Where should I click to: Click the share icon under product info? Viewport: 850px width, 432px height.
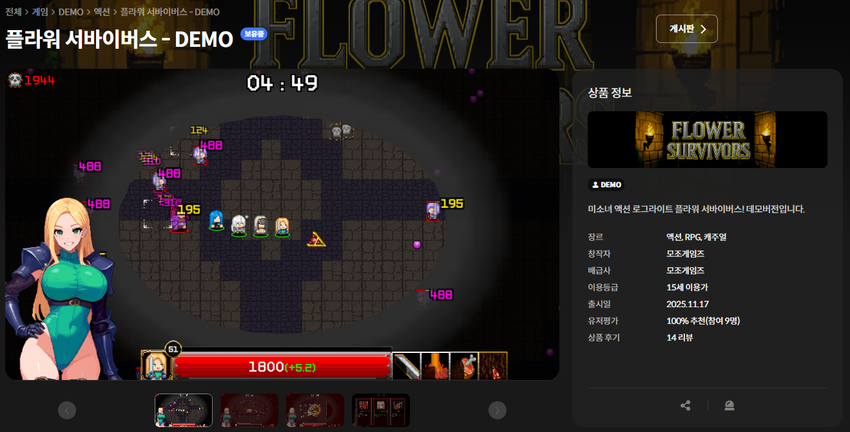[x=685, y=405]
